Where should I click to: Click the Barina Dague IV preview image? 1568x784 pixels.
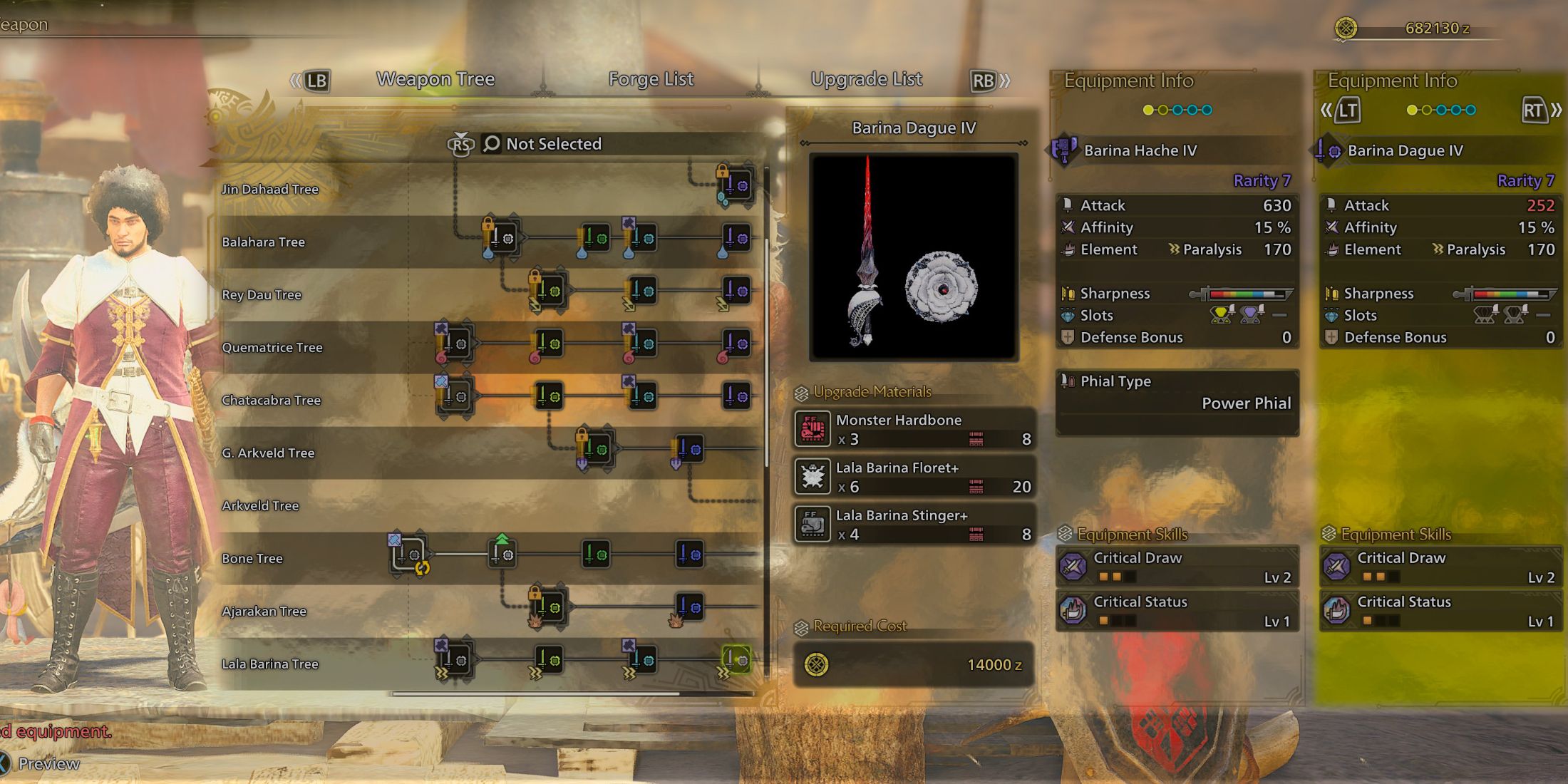pyautogui.click(x=914, y=257)
